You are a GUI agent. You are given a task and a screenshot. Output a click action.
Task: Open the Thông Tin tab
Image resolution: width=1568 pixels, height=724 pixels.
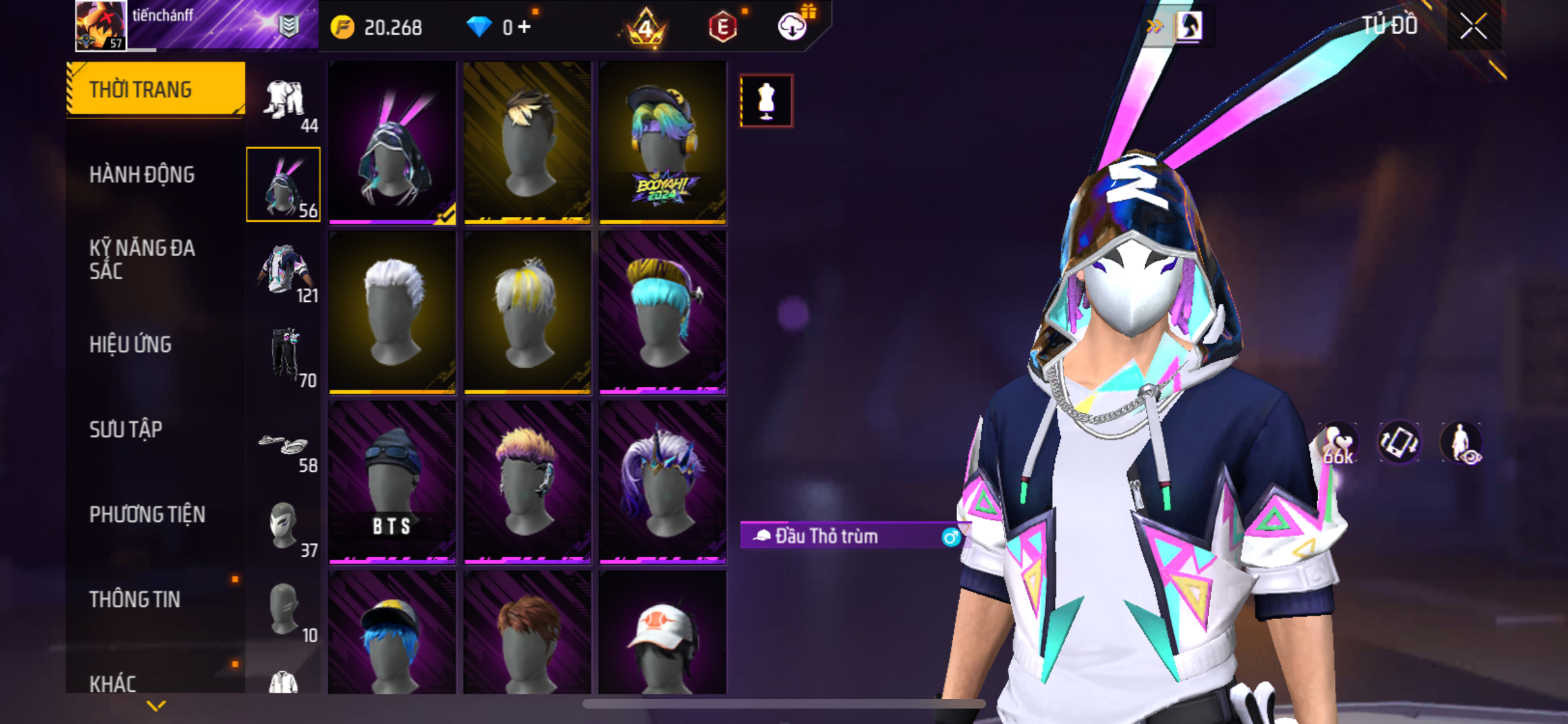pyautogui.click(x=135, y=599)
